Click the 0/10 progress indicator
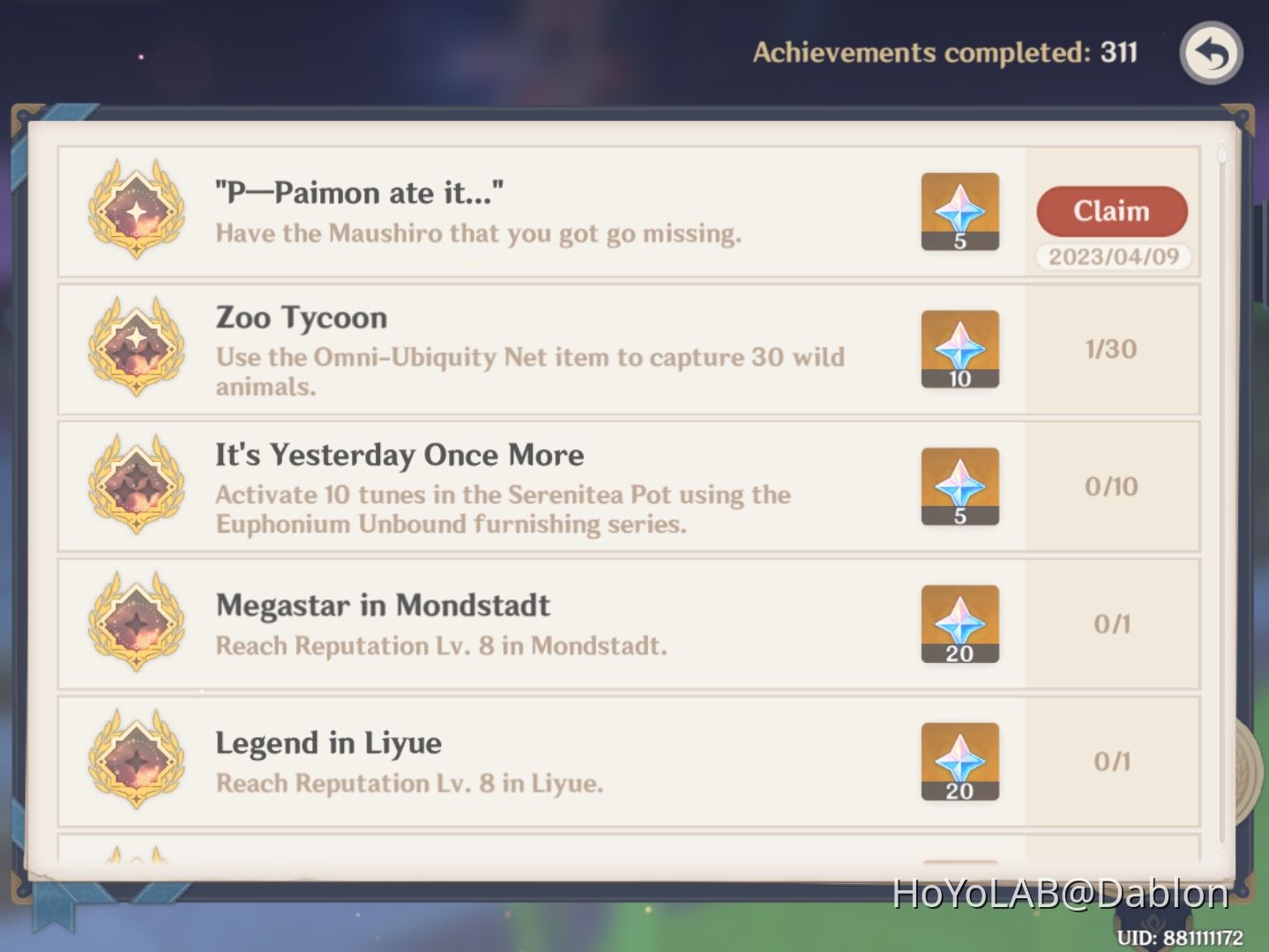The height and width of the screenshot is (952, 1269). point(1113,486)
